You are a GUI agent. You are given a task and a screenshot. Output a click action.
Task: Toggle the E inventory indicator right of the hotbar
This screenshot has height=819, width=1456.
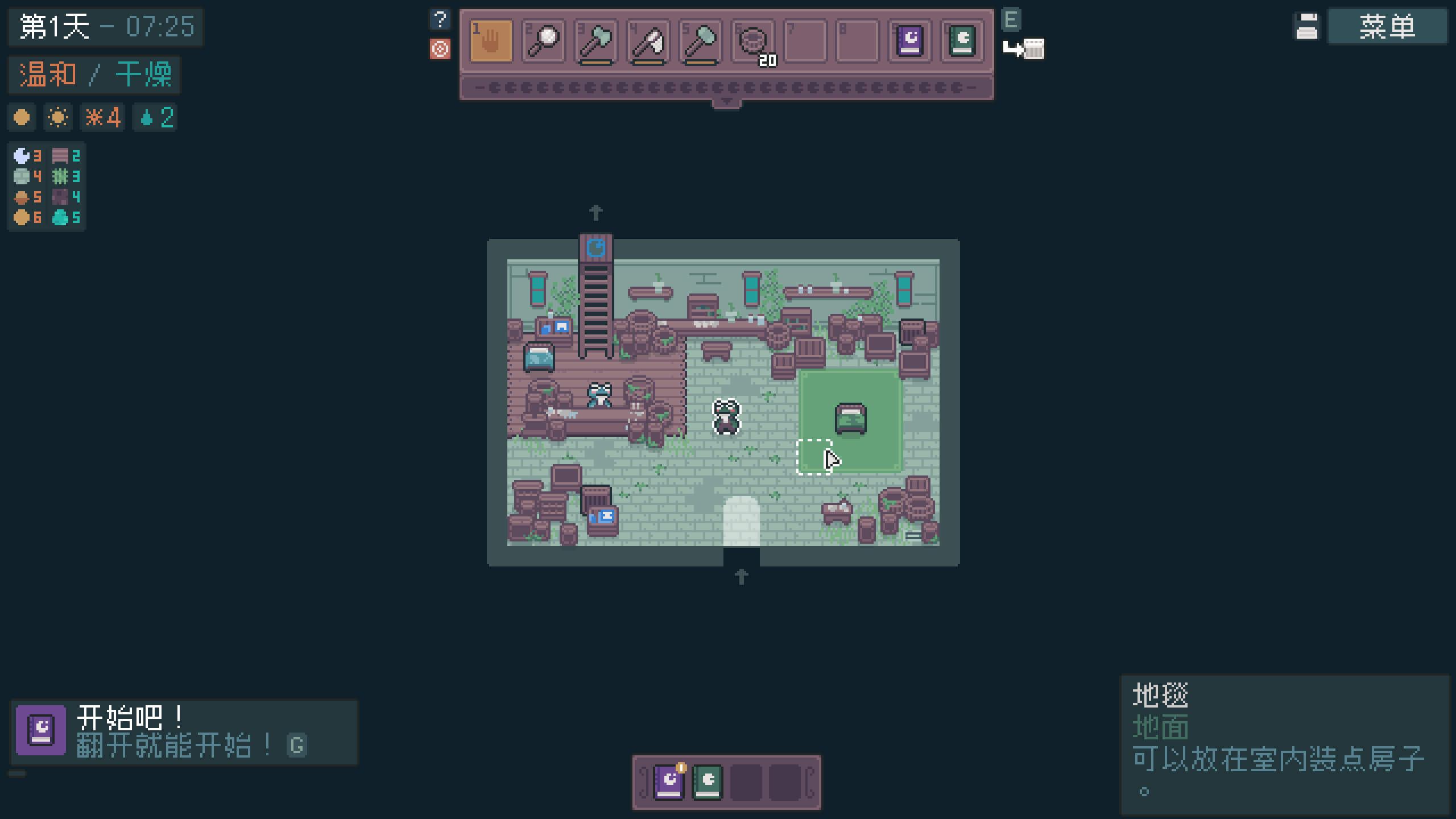tap(1010, 20)
